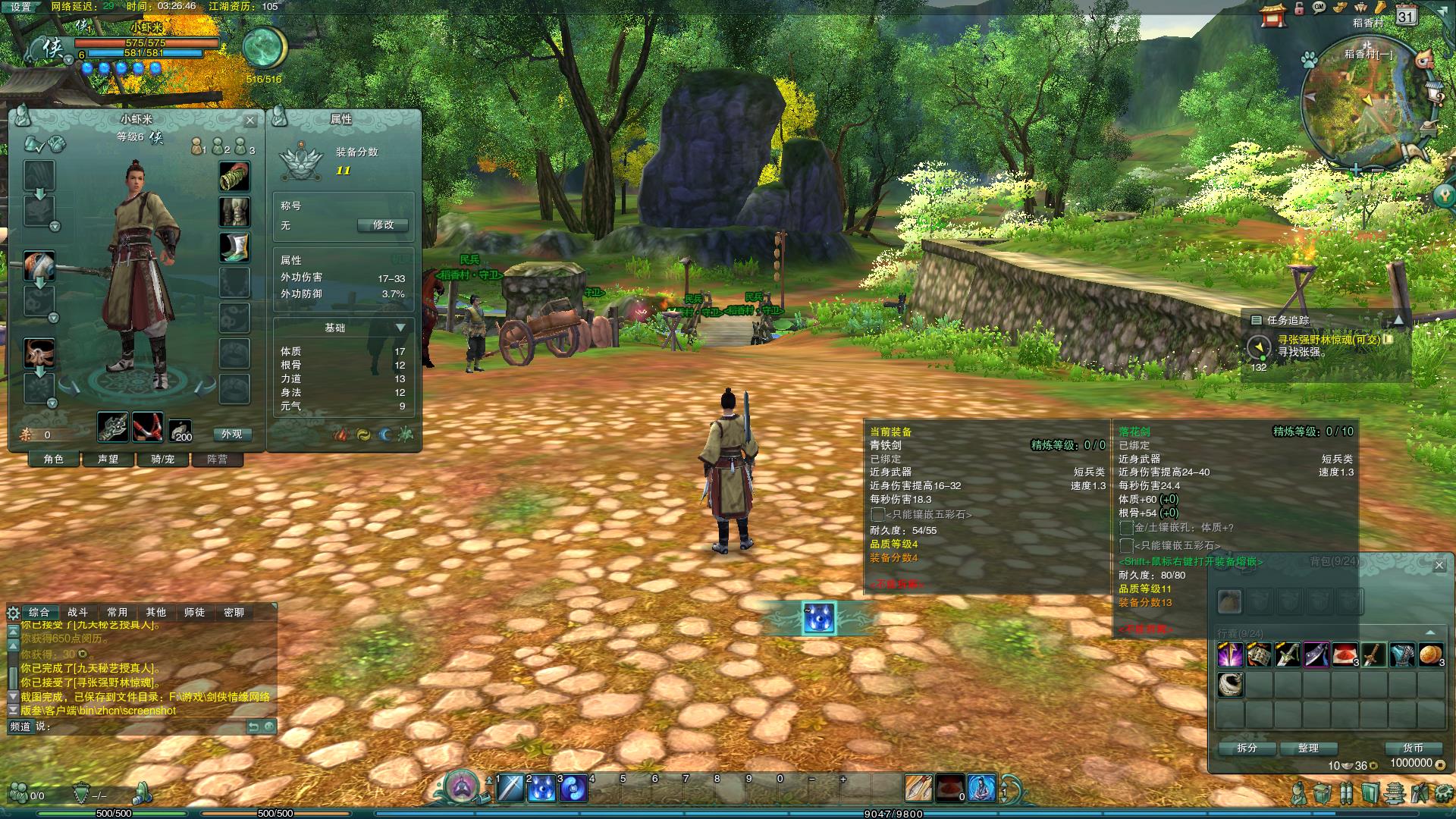Open the 外观 appearance button
The height and width of the screenshot is (819, 1456).
pos(231,435)
